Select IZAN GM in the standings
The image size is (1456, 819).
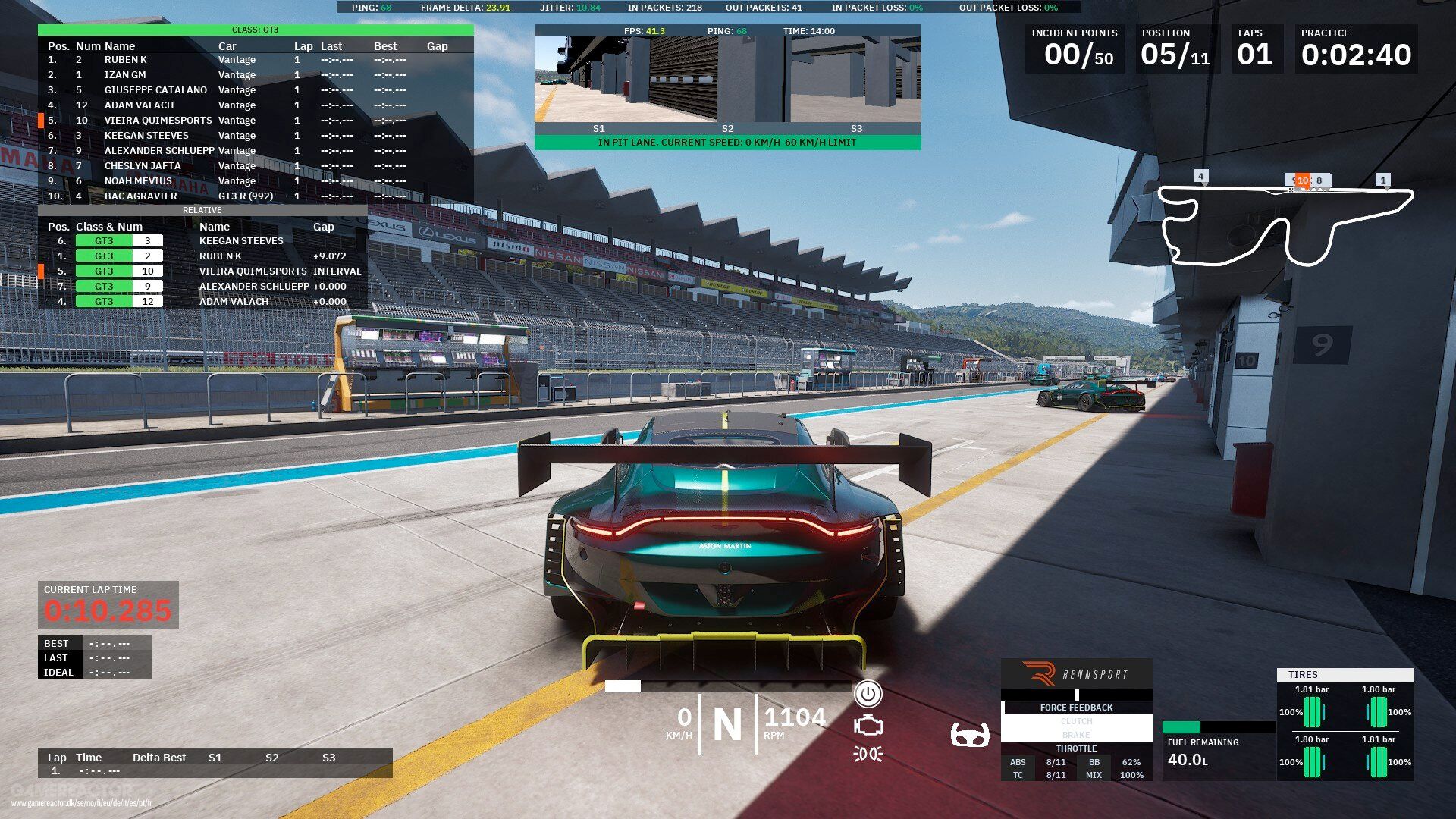(x=125, y=75)
